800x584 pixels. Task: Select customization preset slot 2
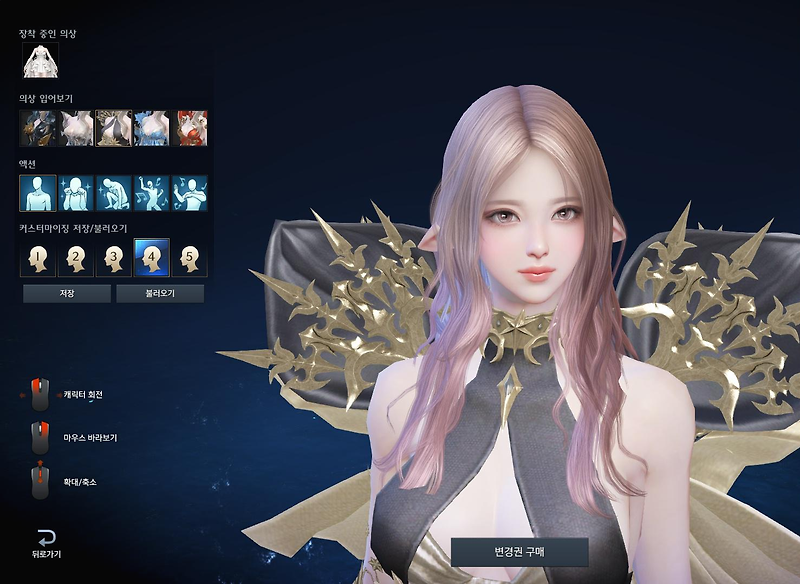click(x=76, y=258)
